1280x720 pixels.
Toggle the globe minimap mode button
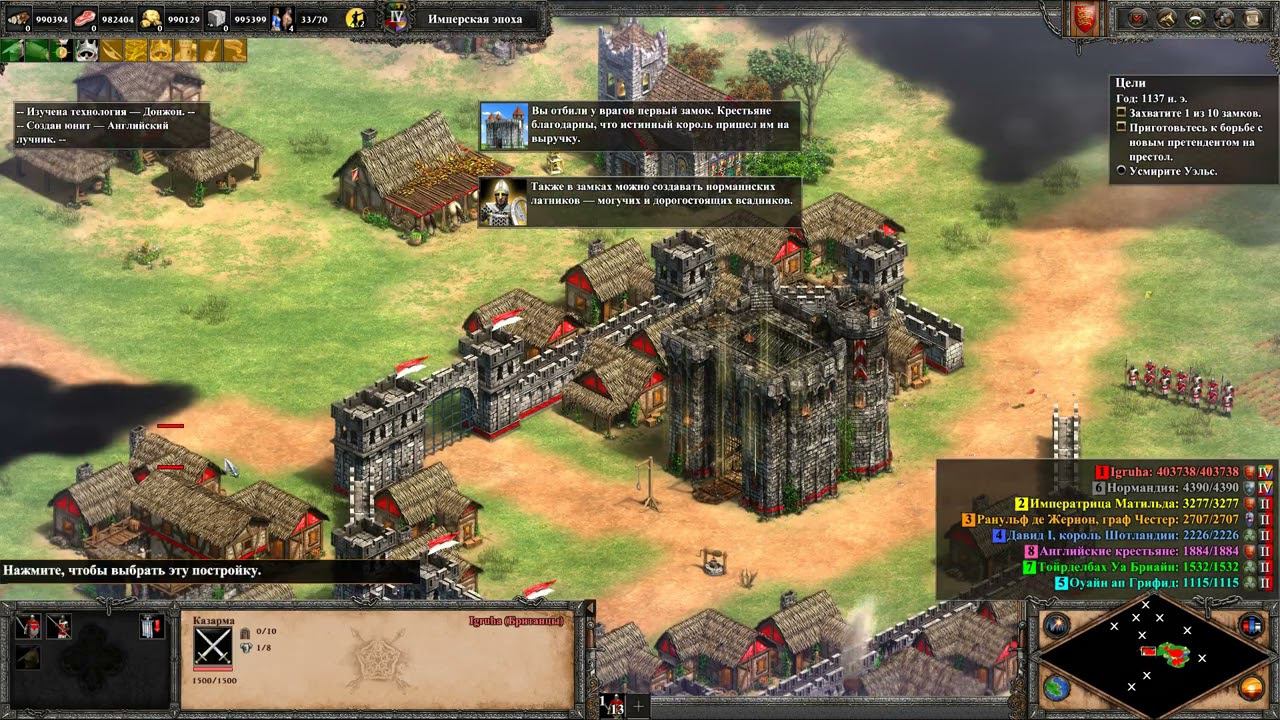coord(1056,688)
